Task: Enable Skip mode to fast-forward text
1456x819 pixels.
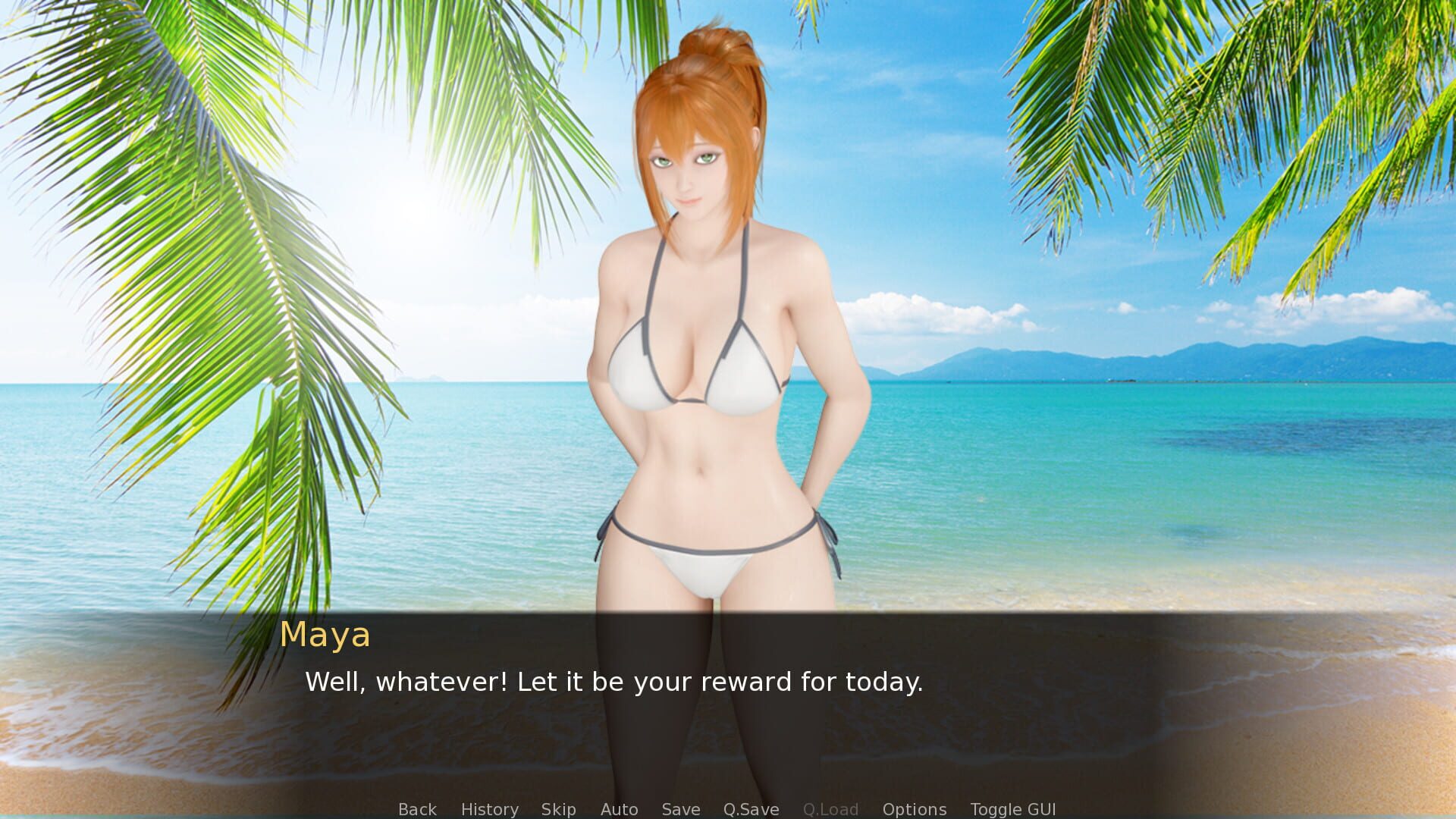Action: [558, 809]
